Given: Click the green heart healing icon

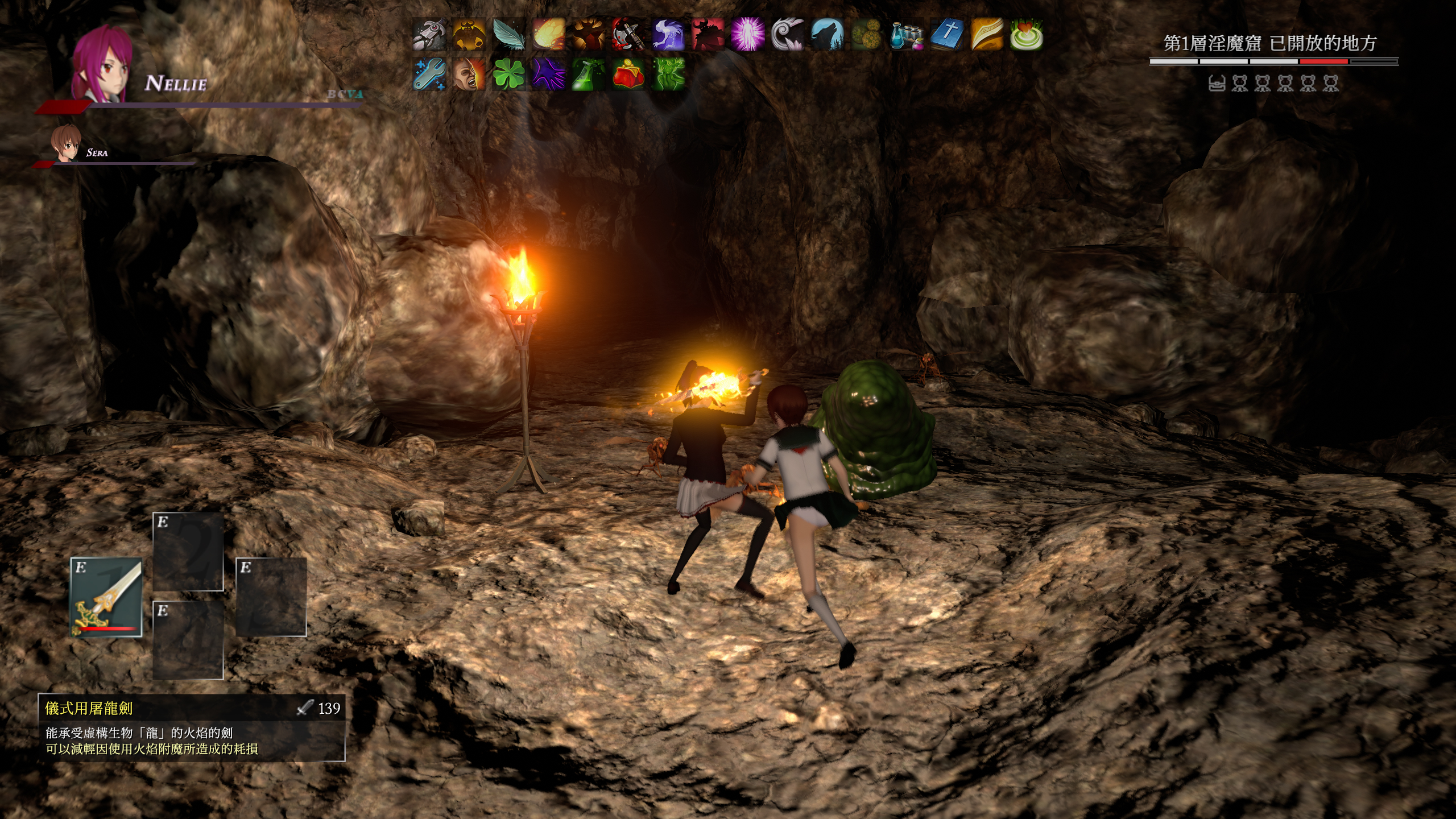Looking at the screenshot, I should click(x=1026, y=34).
